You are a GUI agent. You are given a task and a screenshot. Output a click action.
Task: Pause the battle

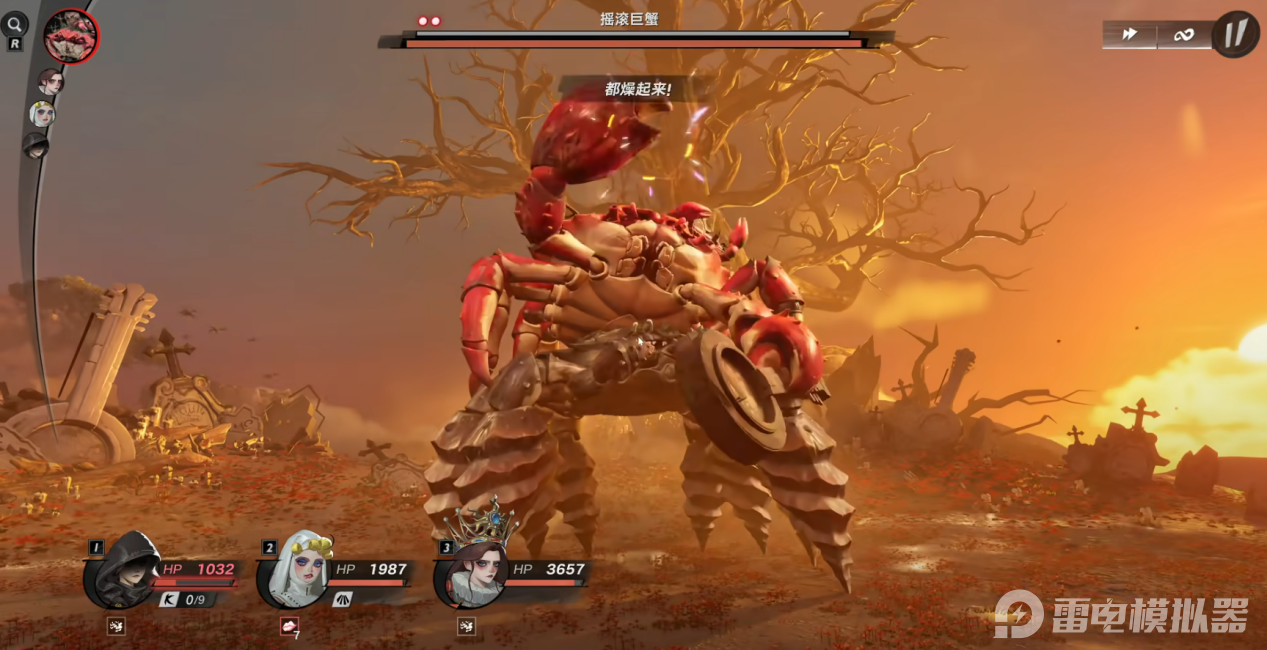pyautogui.click(x=1236, y=34)
